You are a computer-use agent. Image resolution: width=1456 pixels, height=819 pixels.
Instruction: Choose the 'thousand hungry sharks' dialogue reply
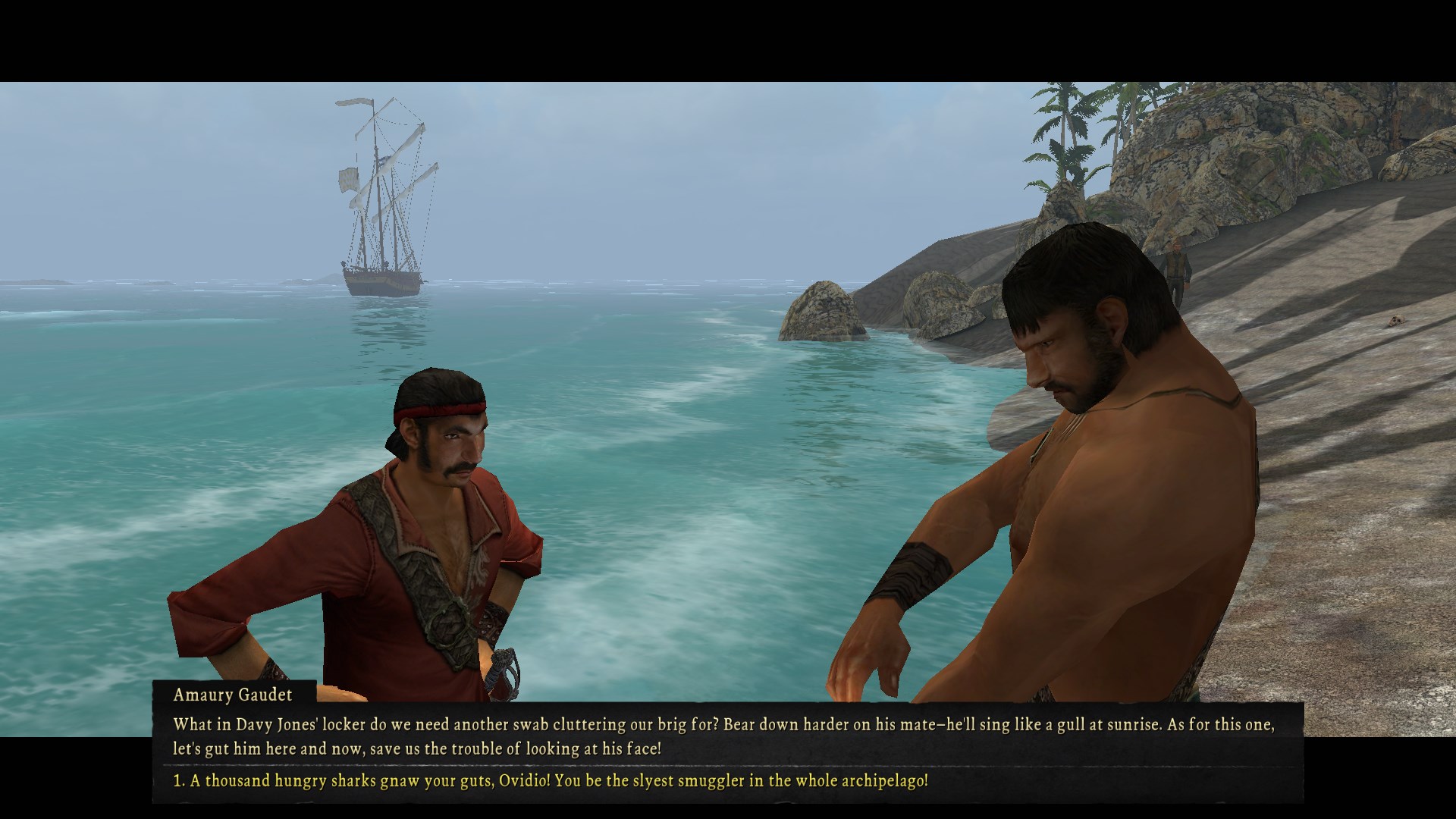point(551,781)
